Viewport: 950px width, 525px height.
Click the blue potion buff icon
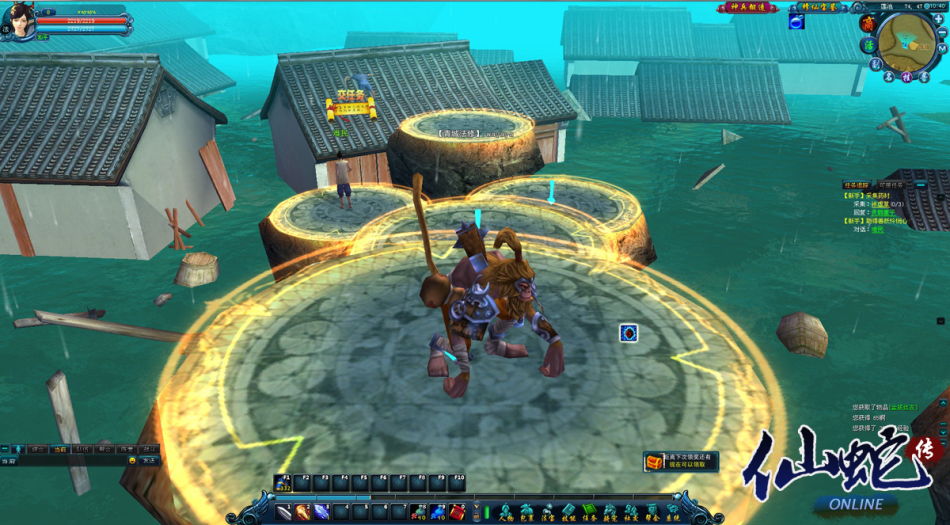point(796,22)
